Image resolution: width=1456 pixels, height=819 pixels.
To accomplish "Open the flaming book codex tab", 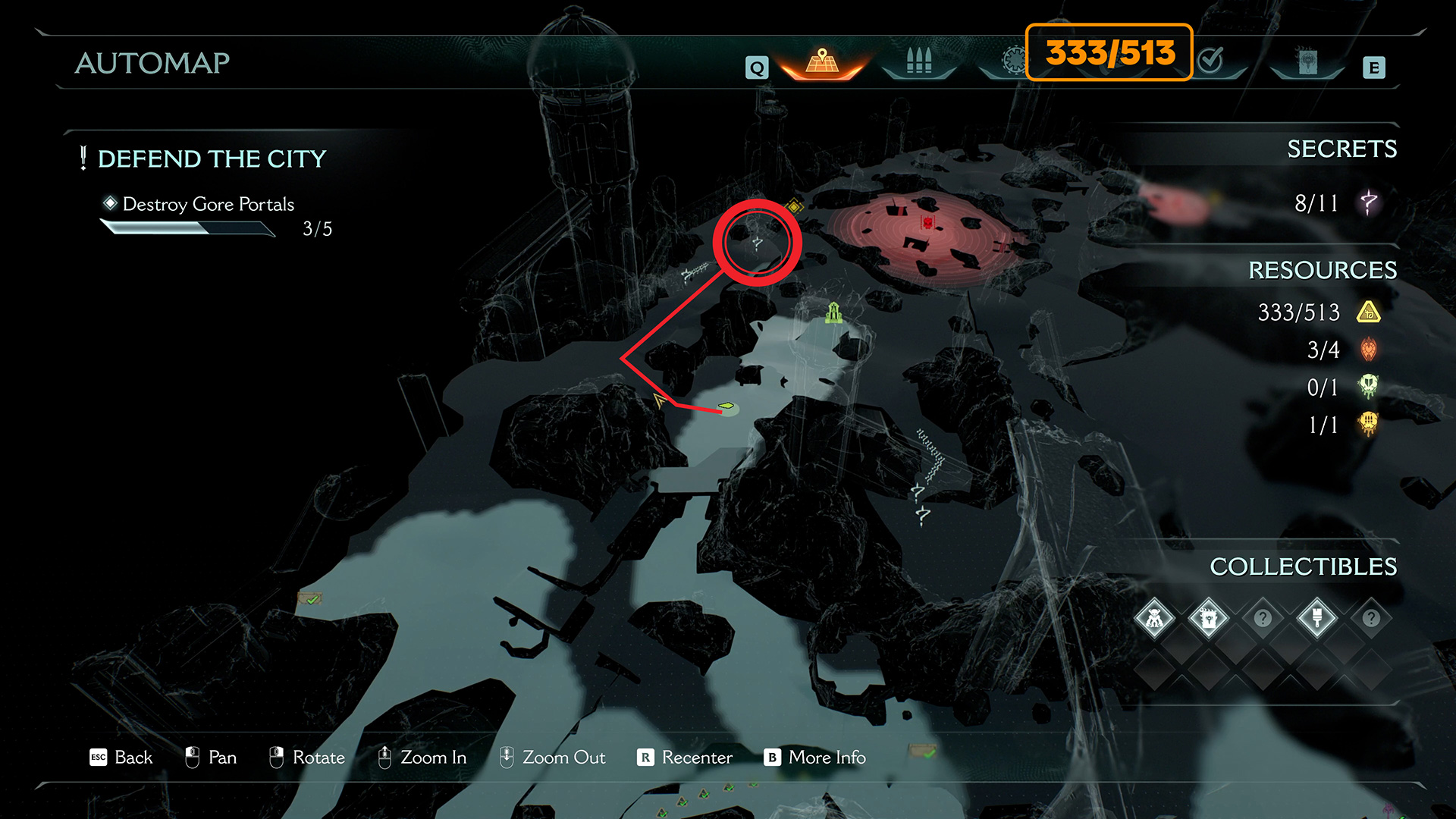I will [1307, 62].
